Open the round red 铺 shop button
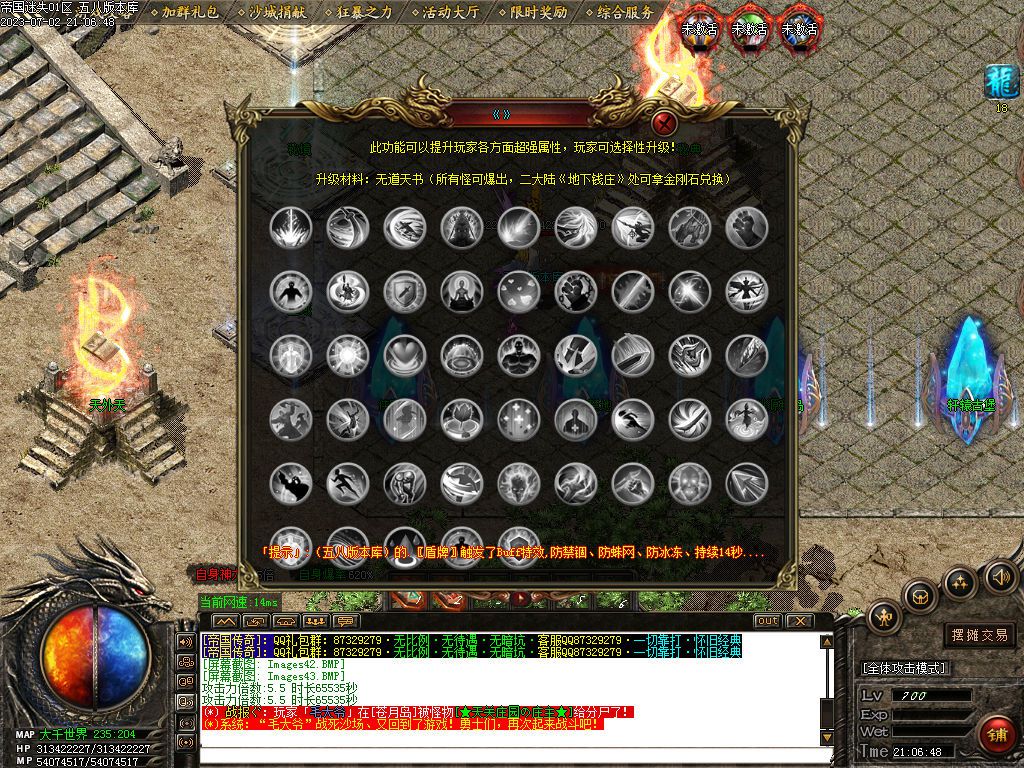Screen dimensions: 1024x768 [x=995, y=735]
